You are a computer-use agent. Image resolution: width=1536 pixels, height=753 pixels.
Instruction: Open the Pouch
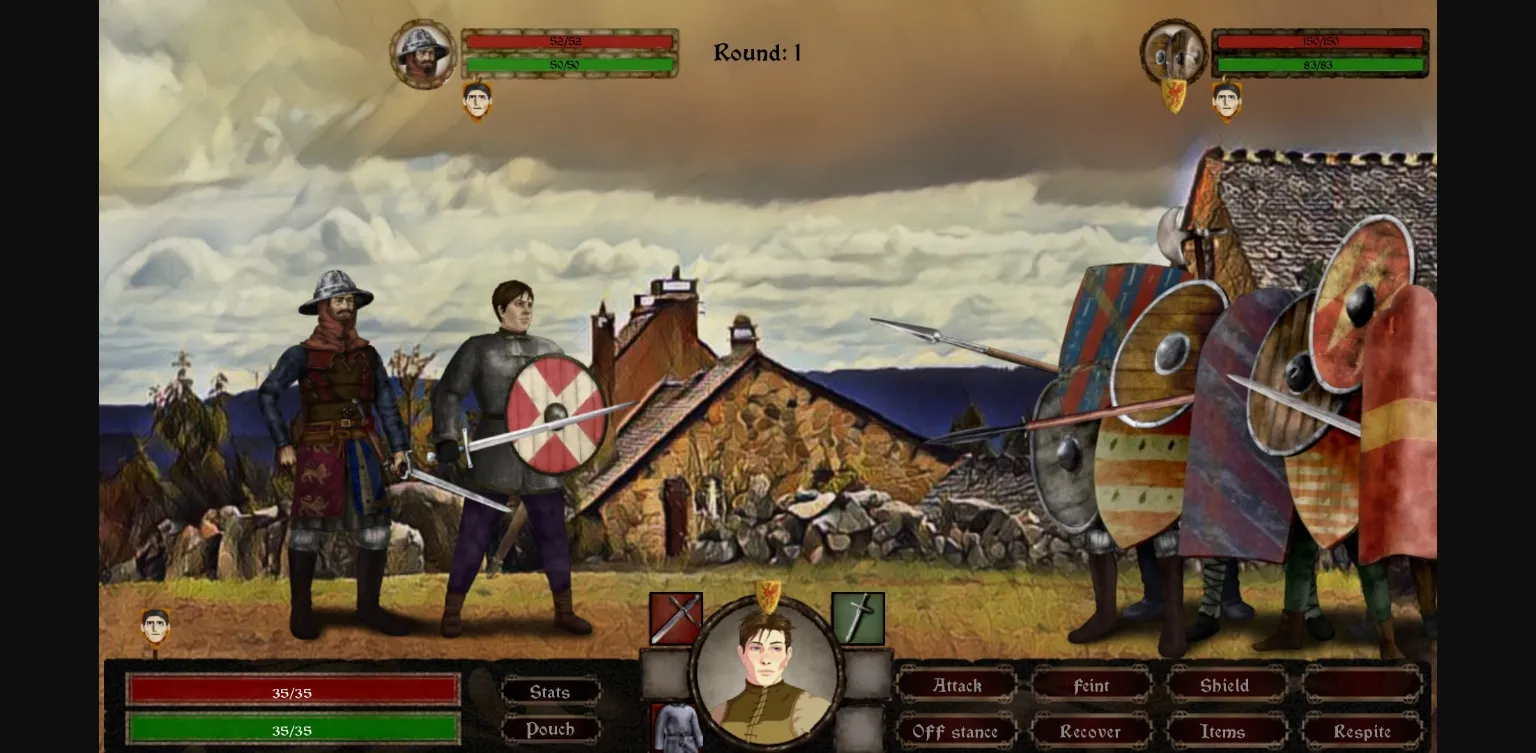point(549,729)
